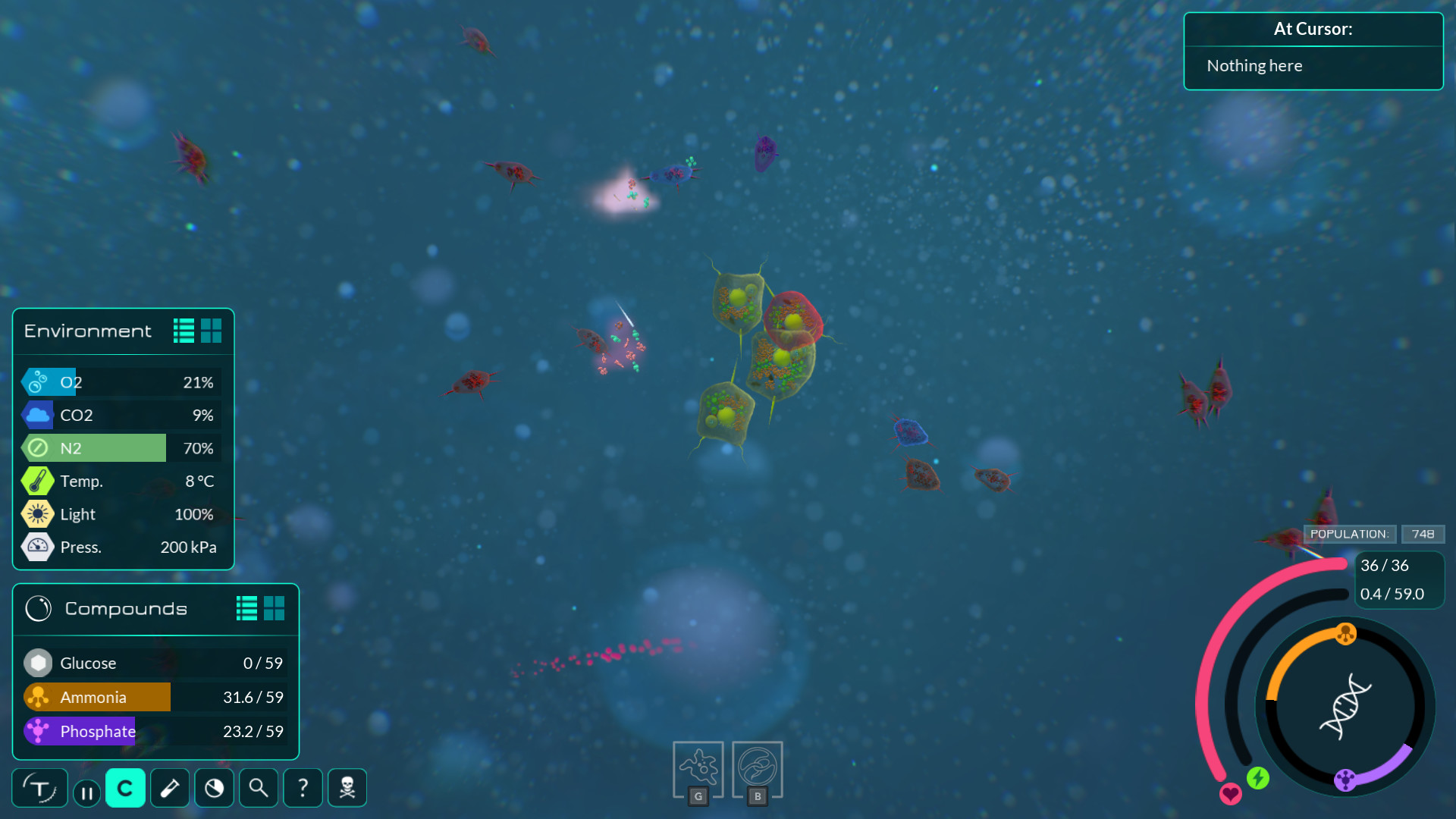Image resolution: width=1456 pixels, height=819 pixels.
Task: Click the Environment panel list view icon
Action: [183, 330]
